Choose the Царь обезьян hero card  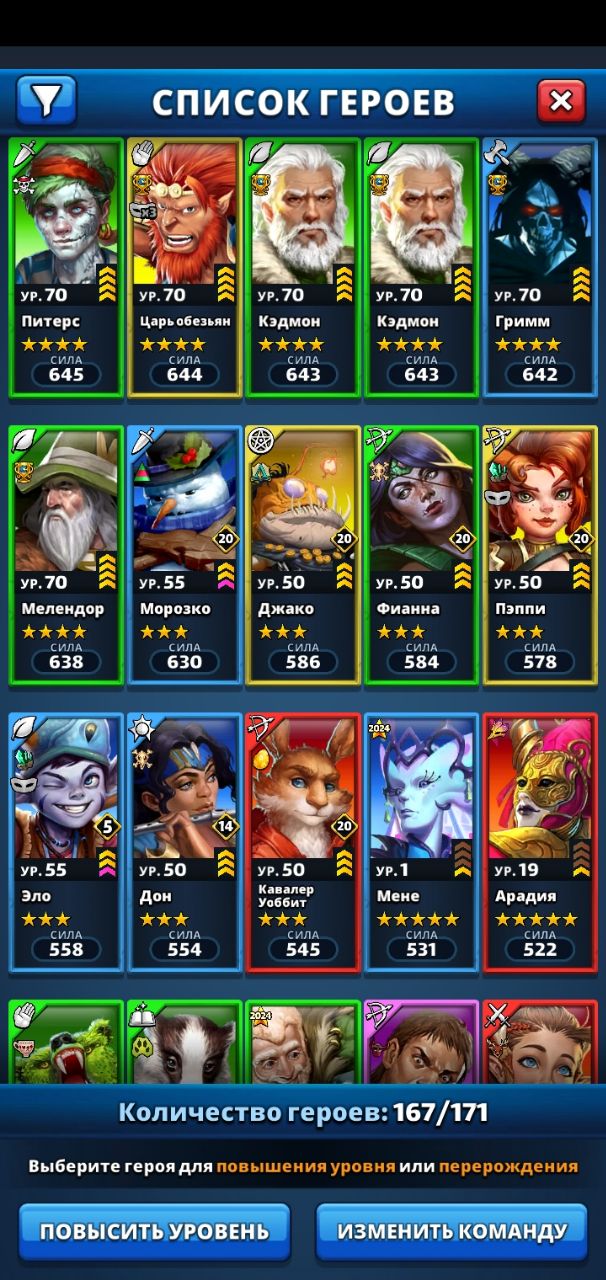coord(184,267)
